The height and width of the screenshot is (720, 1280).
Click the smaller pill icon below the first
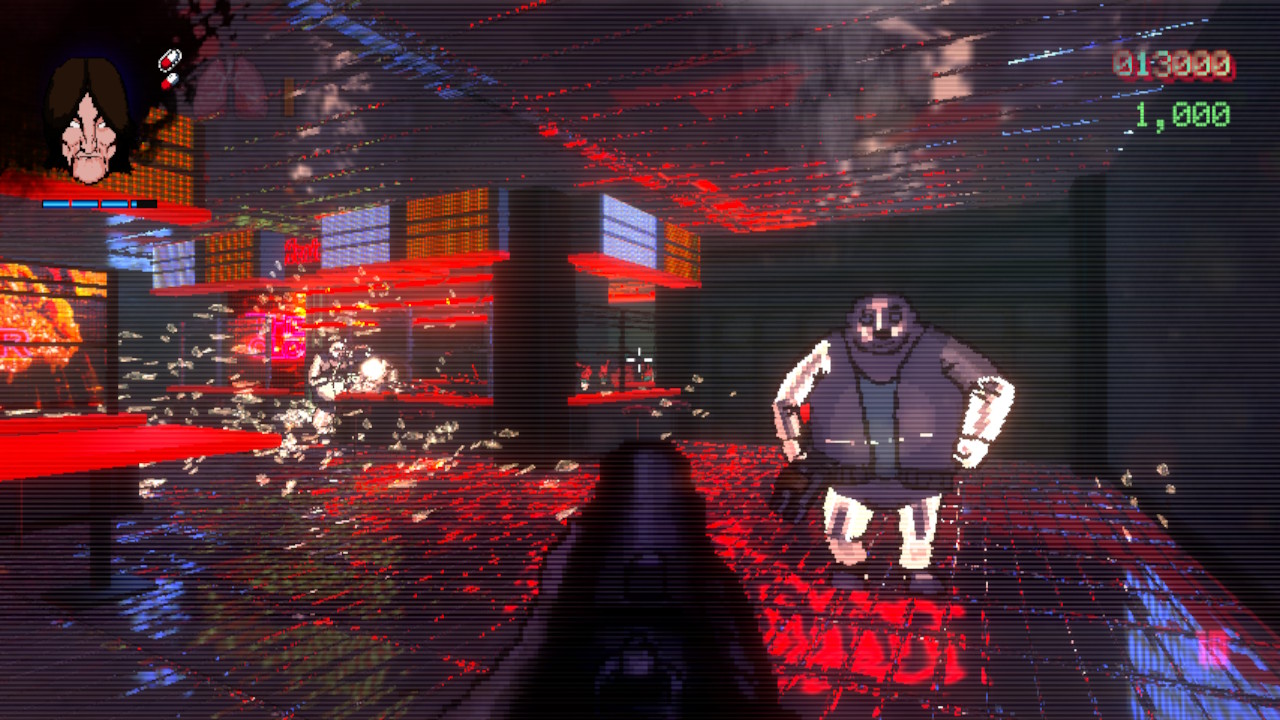172,80
